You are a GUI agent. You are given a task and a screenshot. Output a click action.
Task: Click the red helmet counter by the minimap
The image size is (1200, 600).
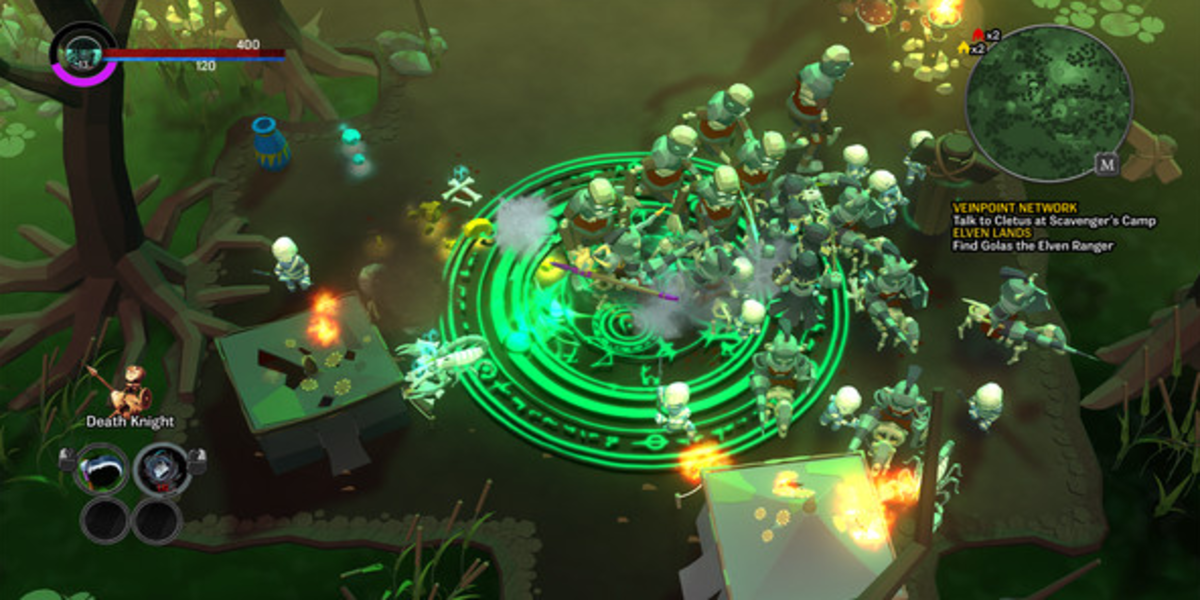click(x=985, y=35)
